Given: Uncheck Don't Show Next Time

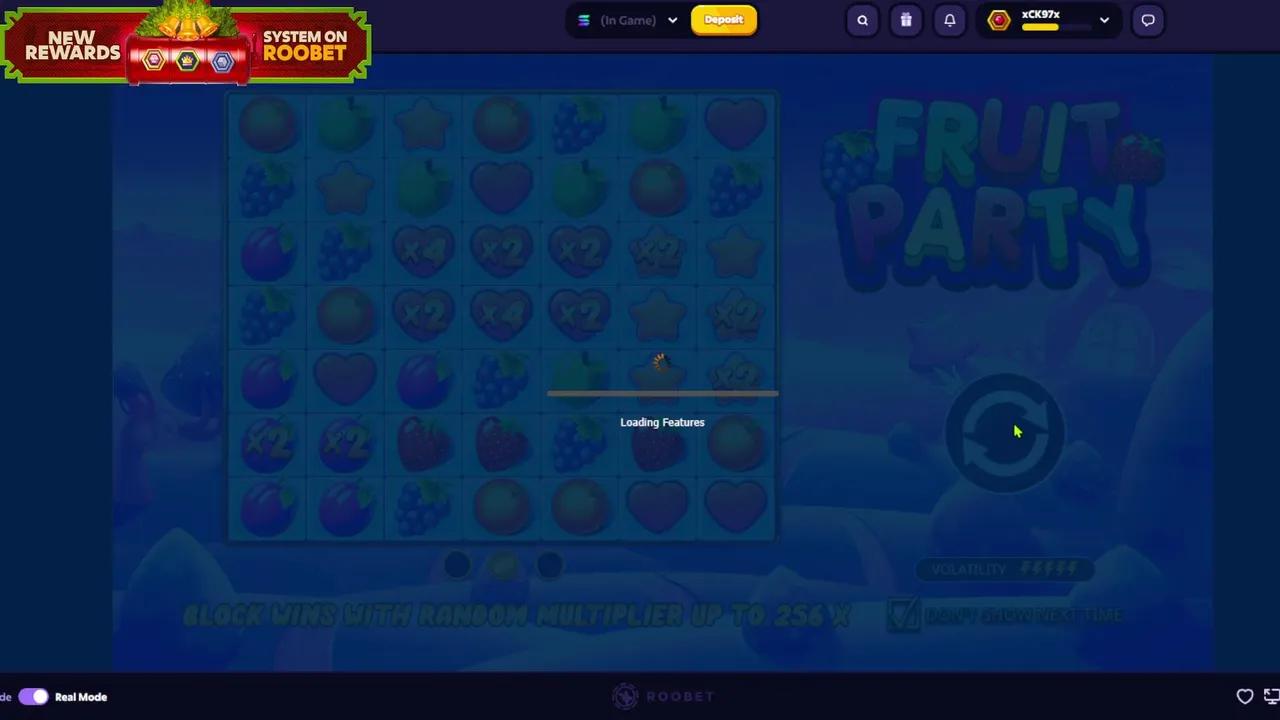Looking at the screenshot, I should 903,615.
